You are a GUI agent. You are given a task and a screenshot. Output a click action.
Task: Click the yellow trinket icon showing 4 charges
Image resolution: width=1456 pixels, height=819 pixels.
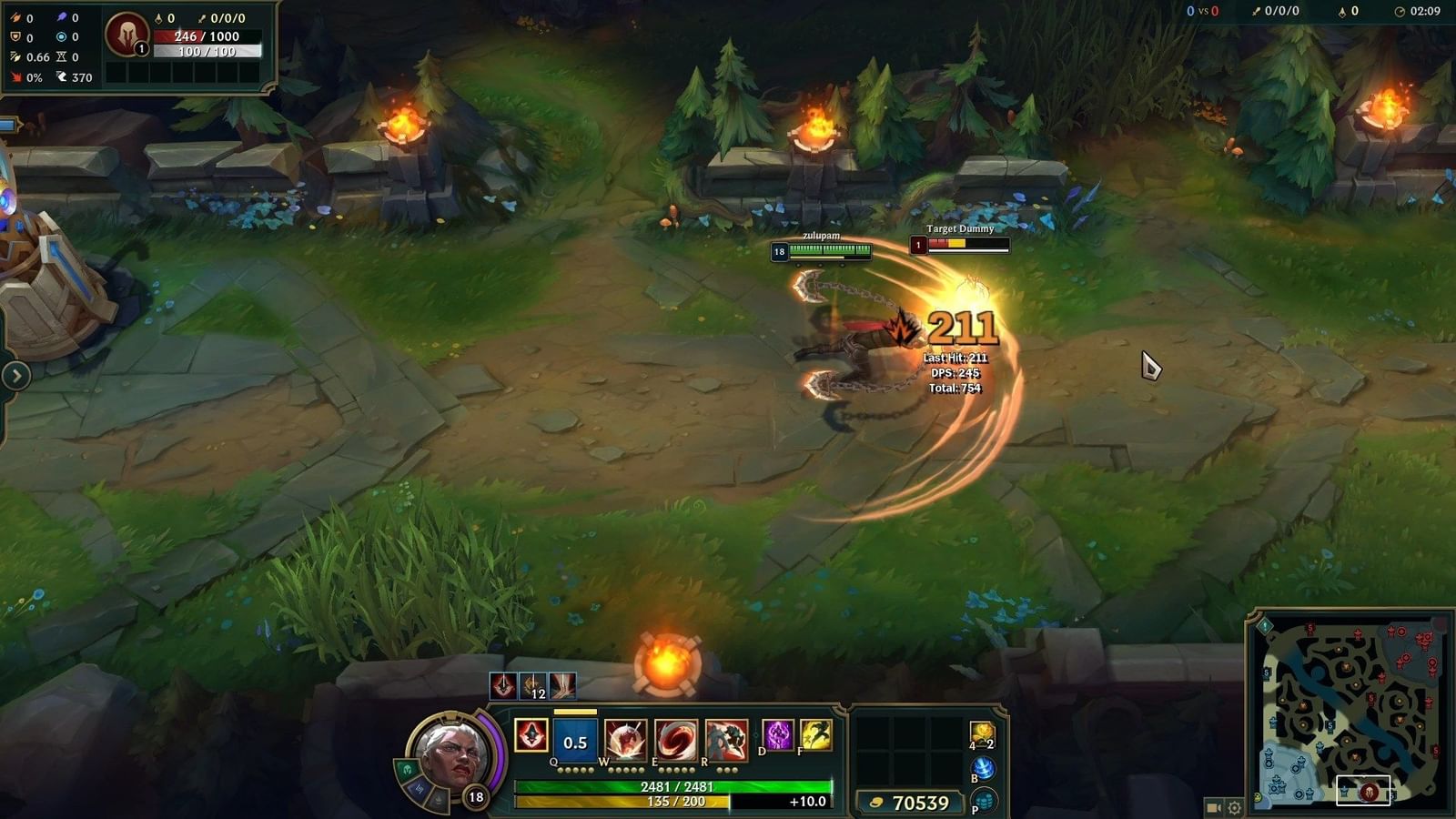(x=981, y=733)
